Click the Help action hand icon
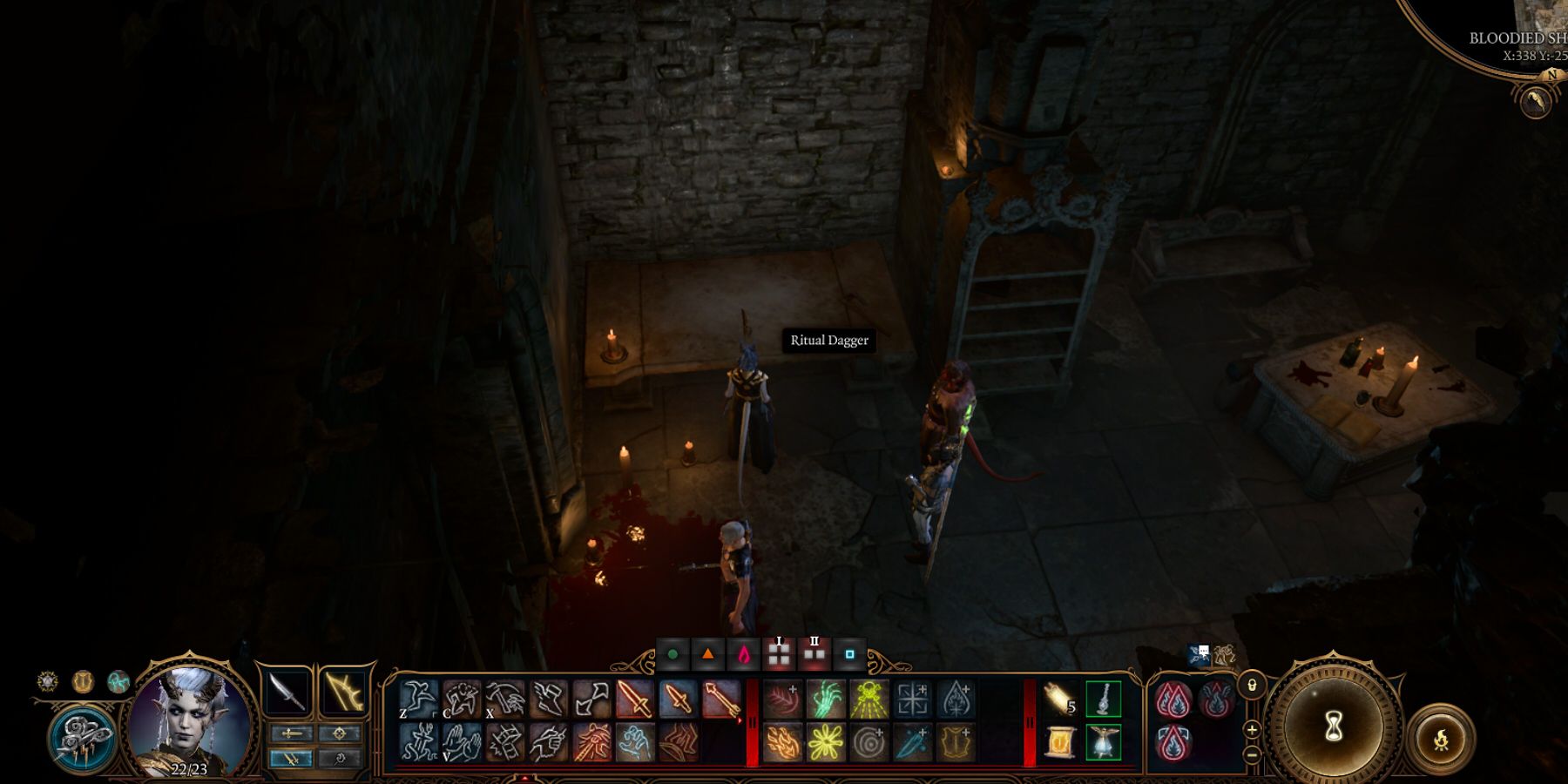The height and width of the screenshot is (784, 1568). pos(463,745)
